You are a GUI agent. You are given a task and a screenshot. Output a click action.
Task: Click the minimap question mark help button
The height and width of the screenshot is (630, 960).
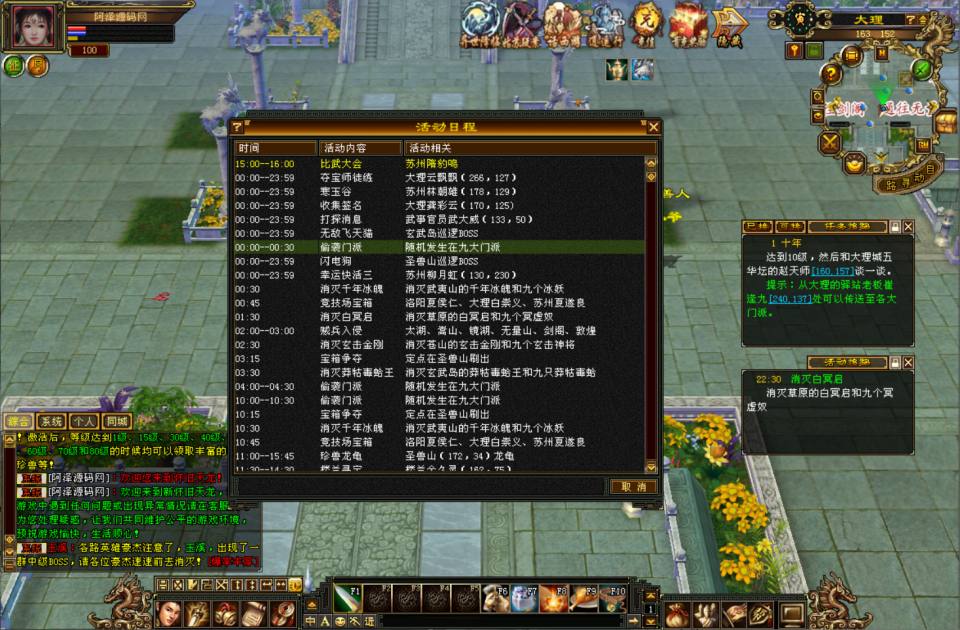(x=909, y=20)
